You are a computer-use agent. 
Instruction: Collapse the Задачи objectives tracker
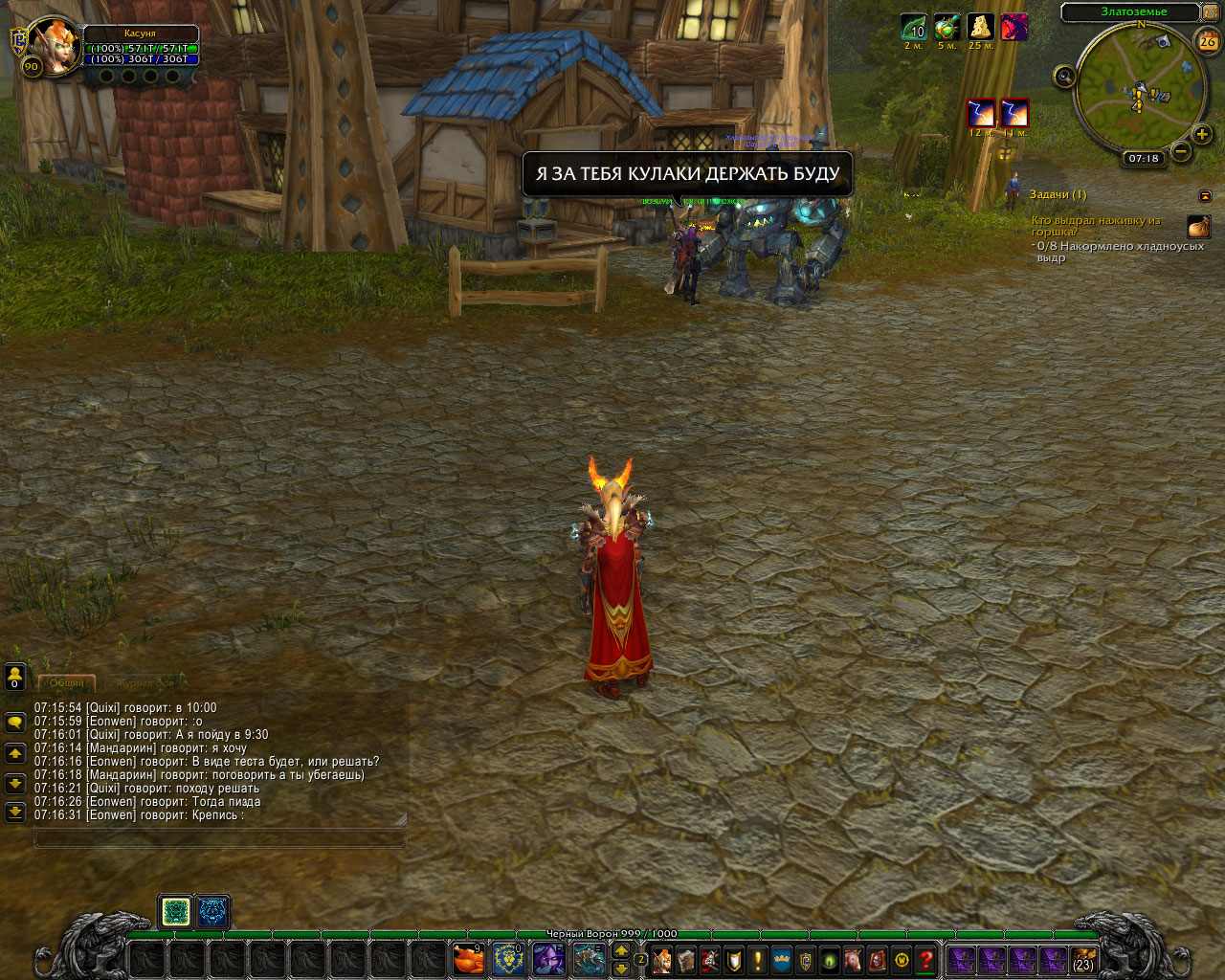1205,195
